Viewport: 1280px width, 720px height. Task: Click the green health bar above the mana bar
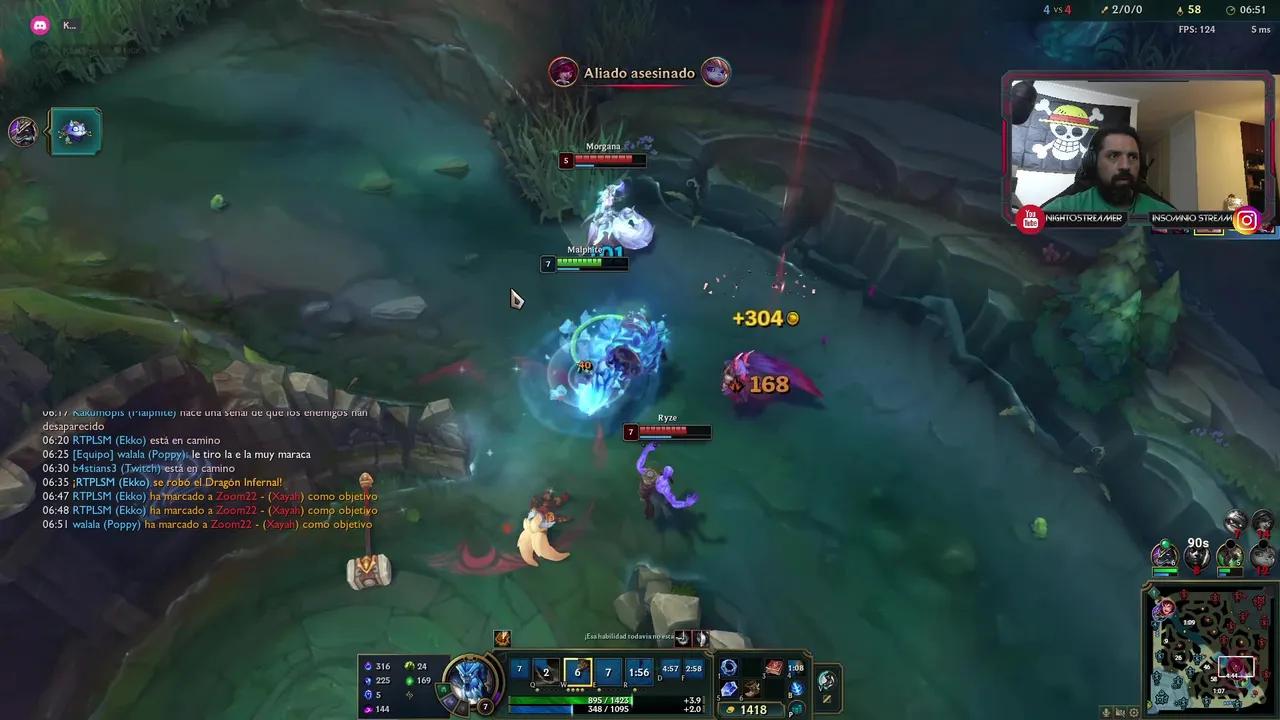pyautogui.click(x=600, y=699)
